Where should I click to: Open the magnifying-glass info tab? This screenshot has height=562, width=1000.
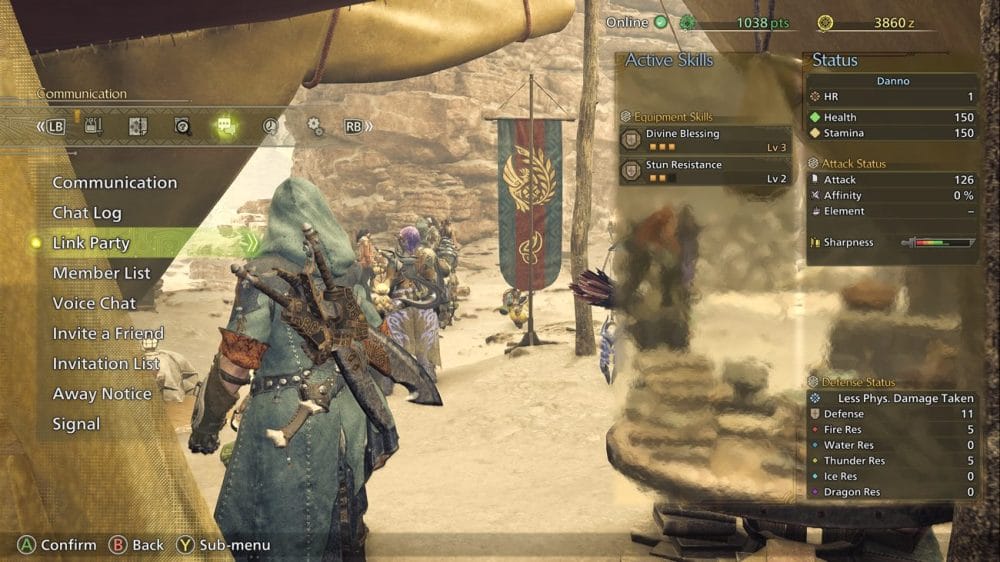182,127
